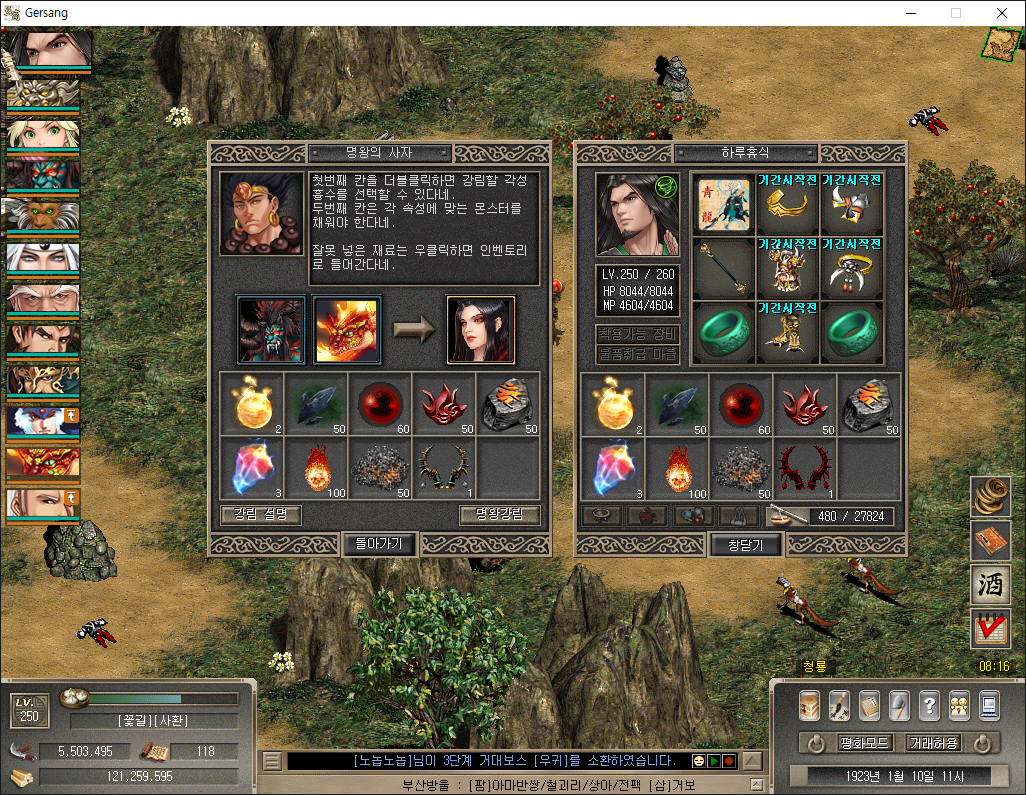
Task: Close the Gersang game window
Action: tap(1002, 13)
